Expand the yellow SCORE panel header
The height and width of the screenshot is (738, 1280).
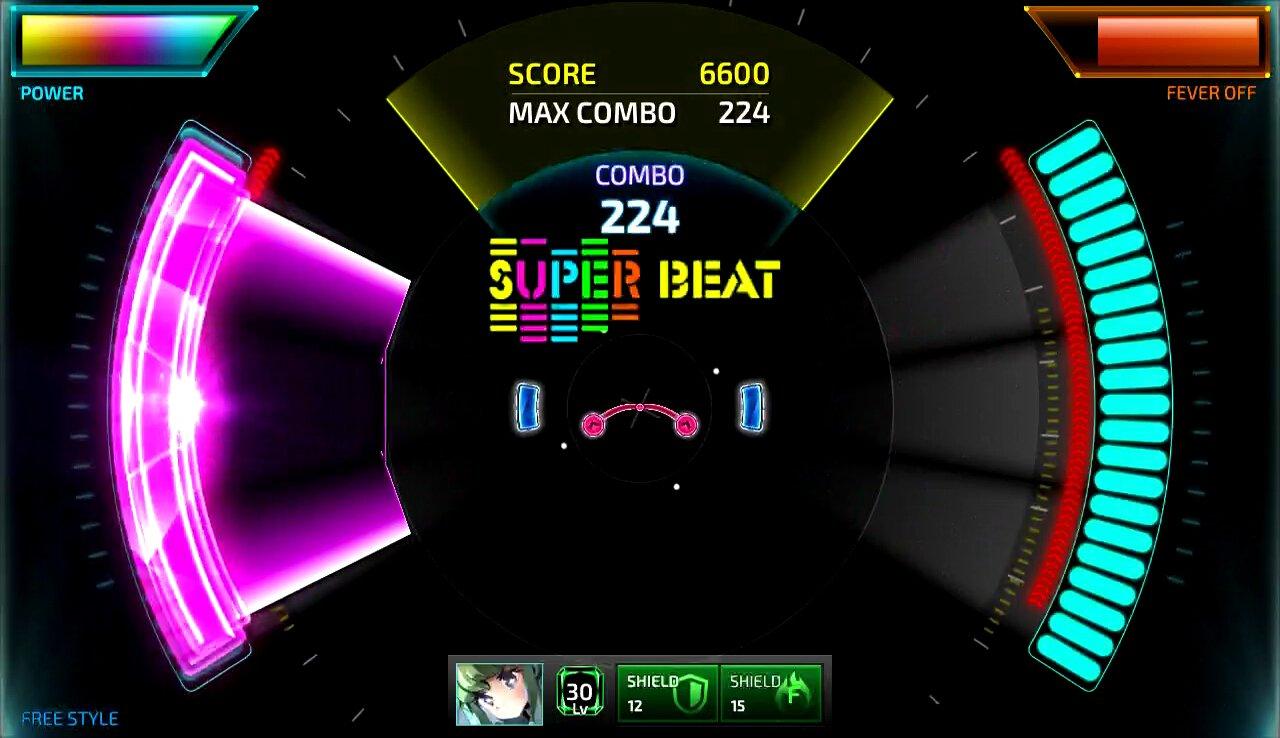point(552,73)
